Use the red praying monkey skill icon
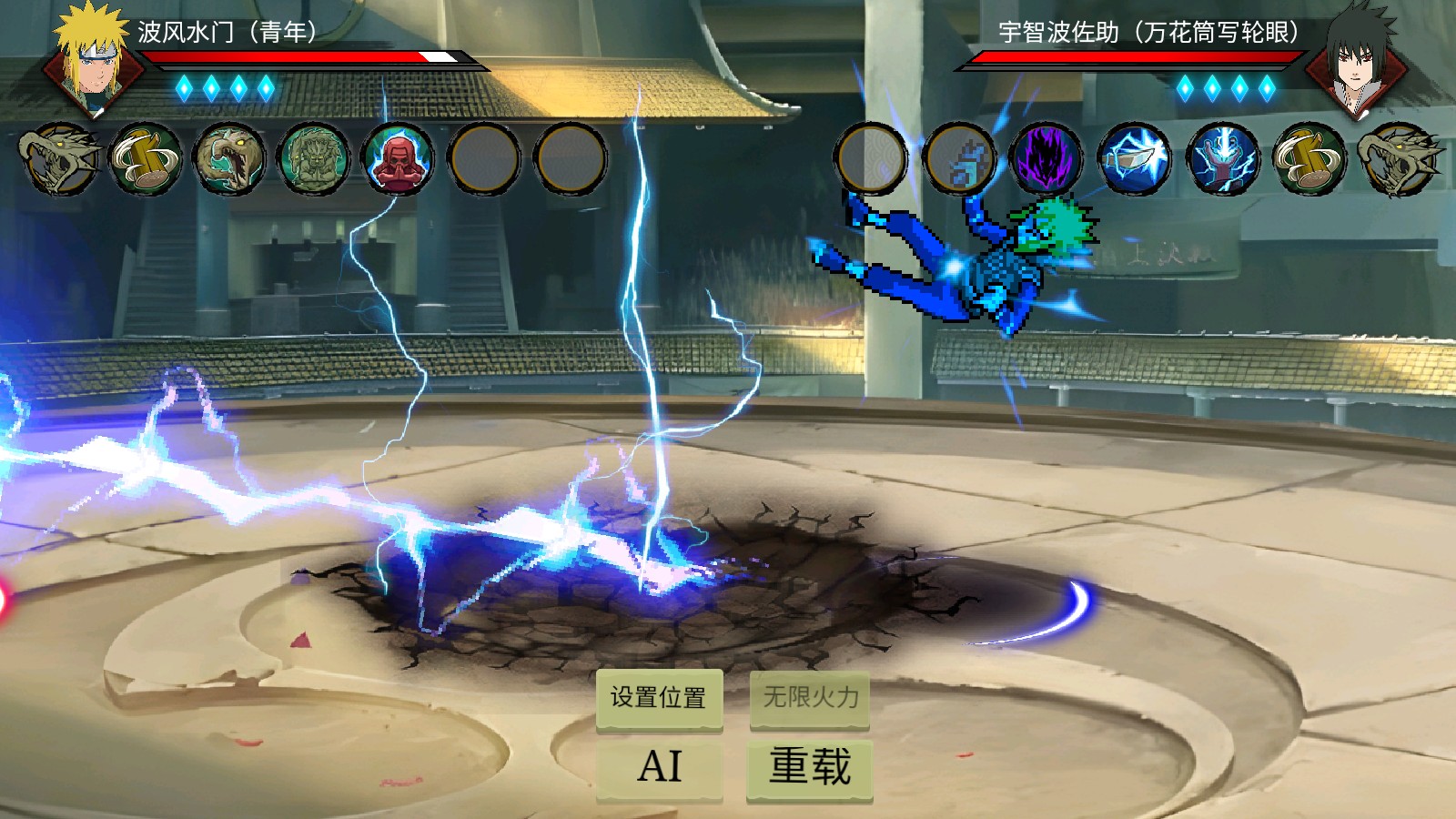 [397, 159]
